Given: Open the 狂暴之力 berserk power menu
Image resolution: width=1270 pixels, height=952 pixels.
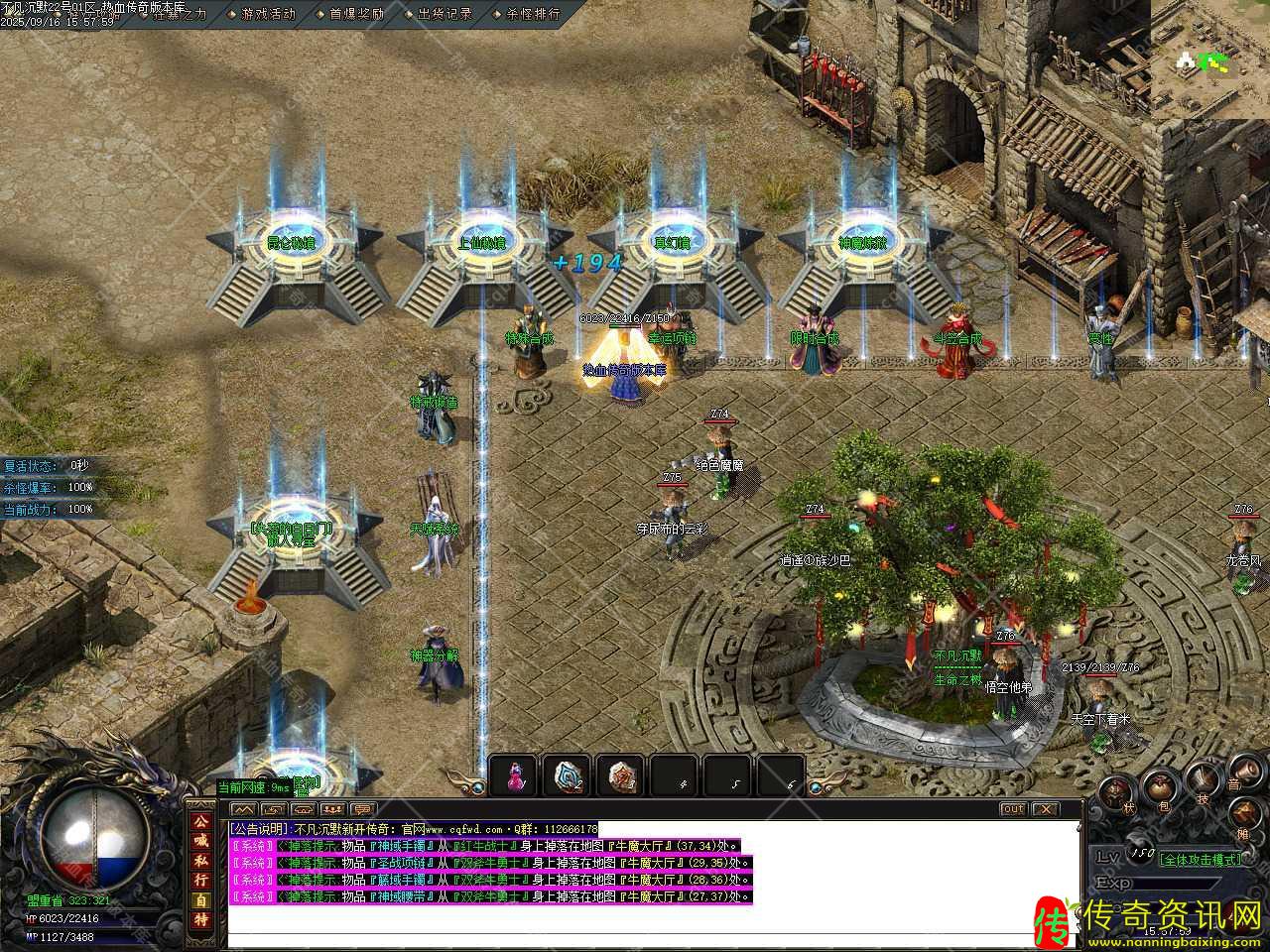Looking at the screenshot, I should tap(180, 14).
